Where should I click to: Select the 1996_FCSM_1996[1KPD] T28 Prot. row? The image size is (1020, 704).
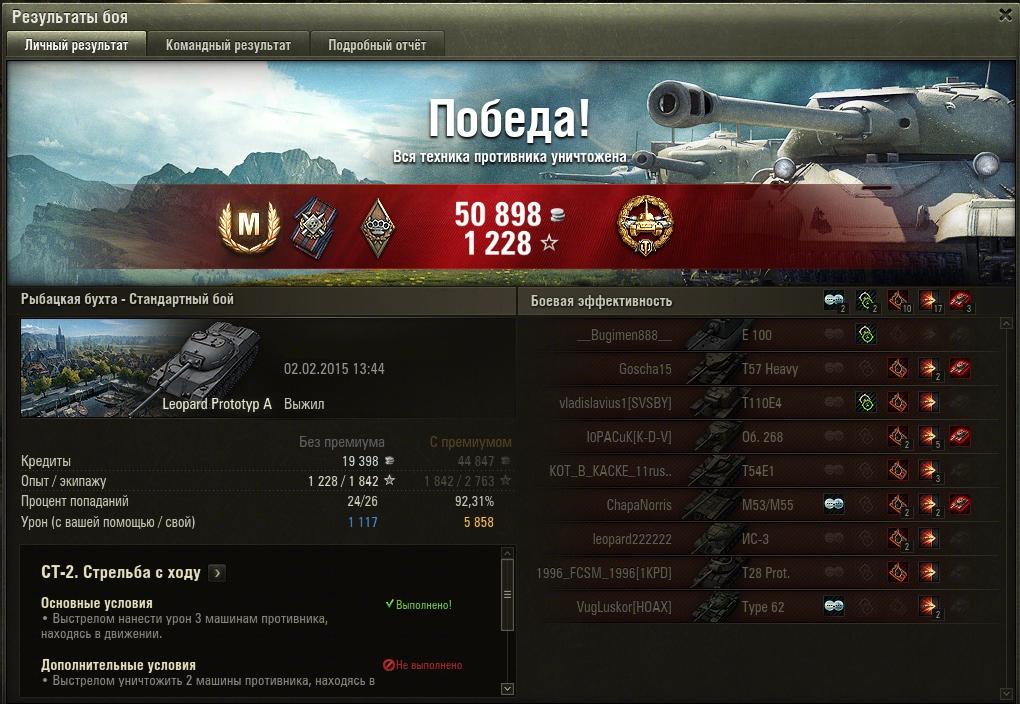[x=760, y=573]
